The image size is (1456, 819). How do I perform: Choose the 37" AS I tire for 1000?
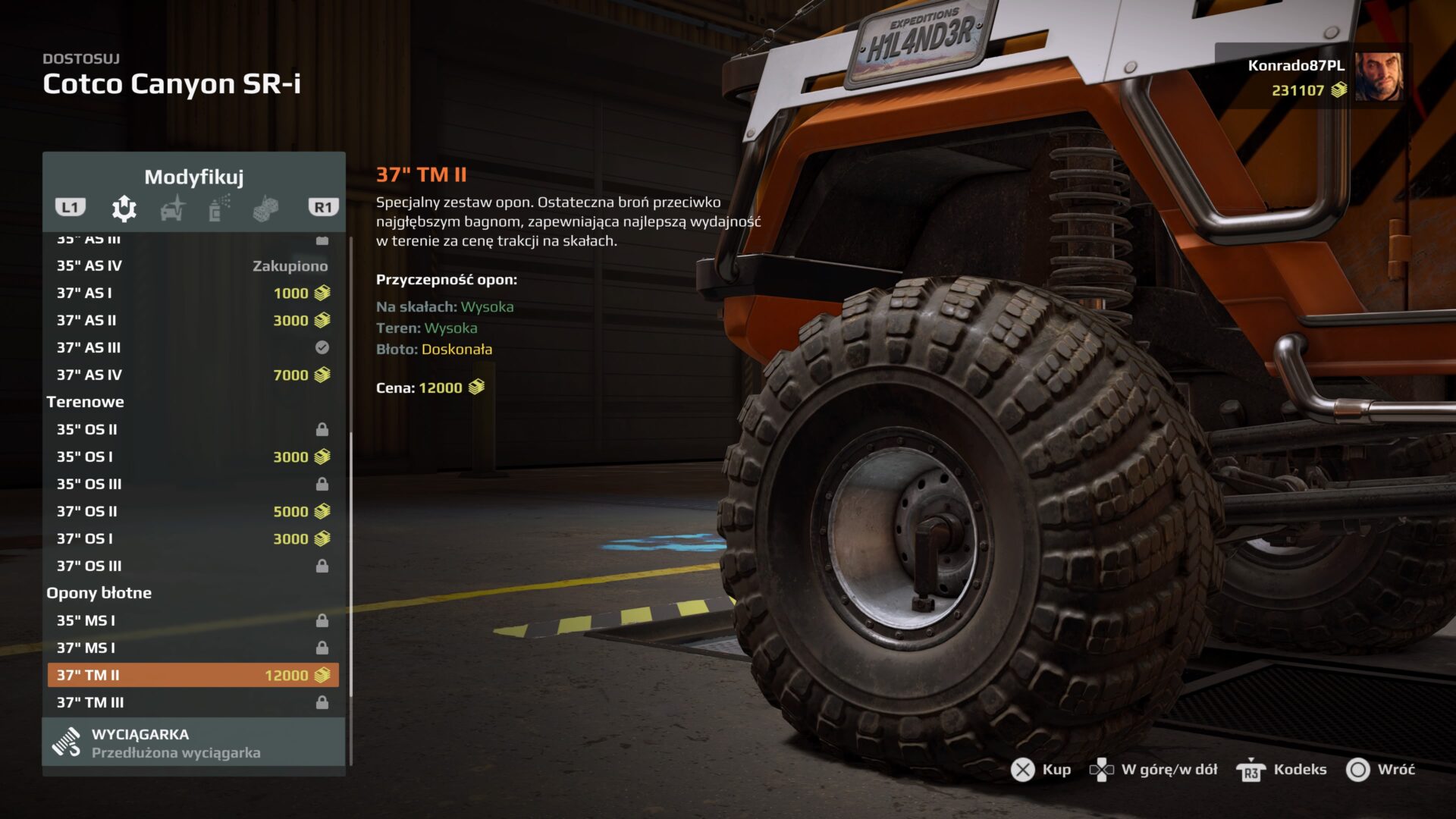point(193,293)
